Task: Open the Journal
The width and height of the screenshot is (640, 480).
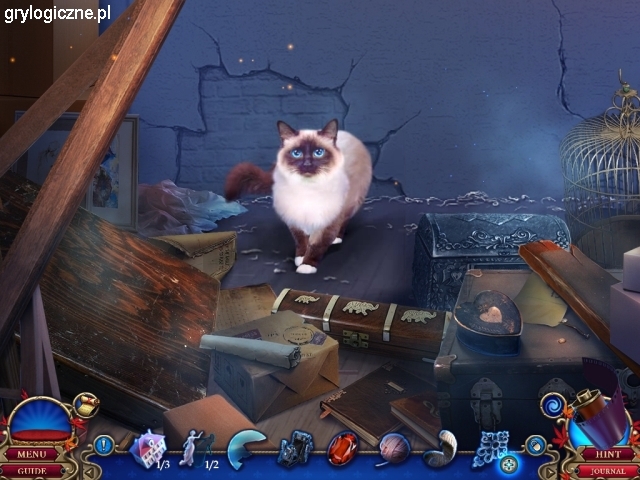Action: (608, 469)
